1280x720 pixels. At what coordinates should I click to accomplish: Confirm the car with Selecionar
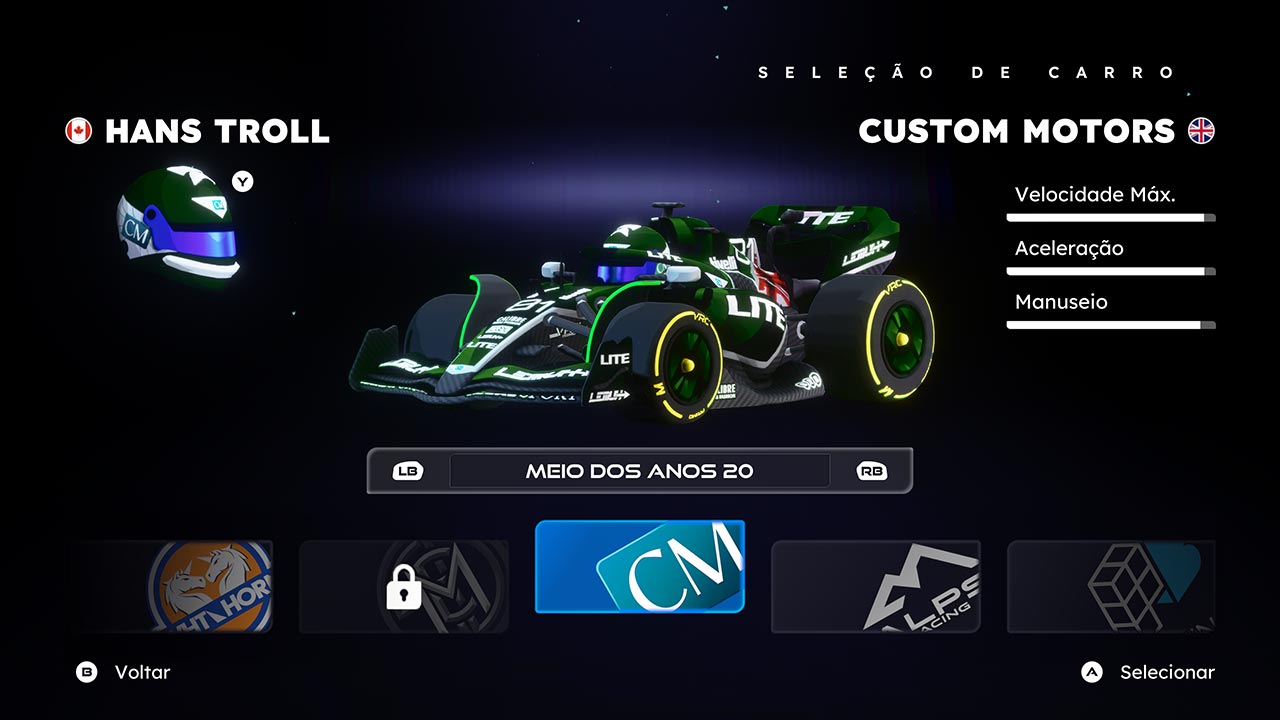point(1148,672)
